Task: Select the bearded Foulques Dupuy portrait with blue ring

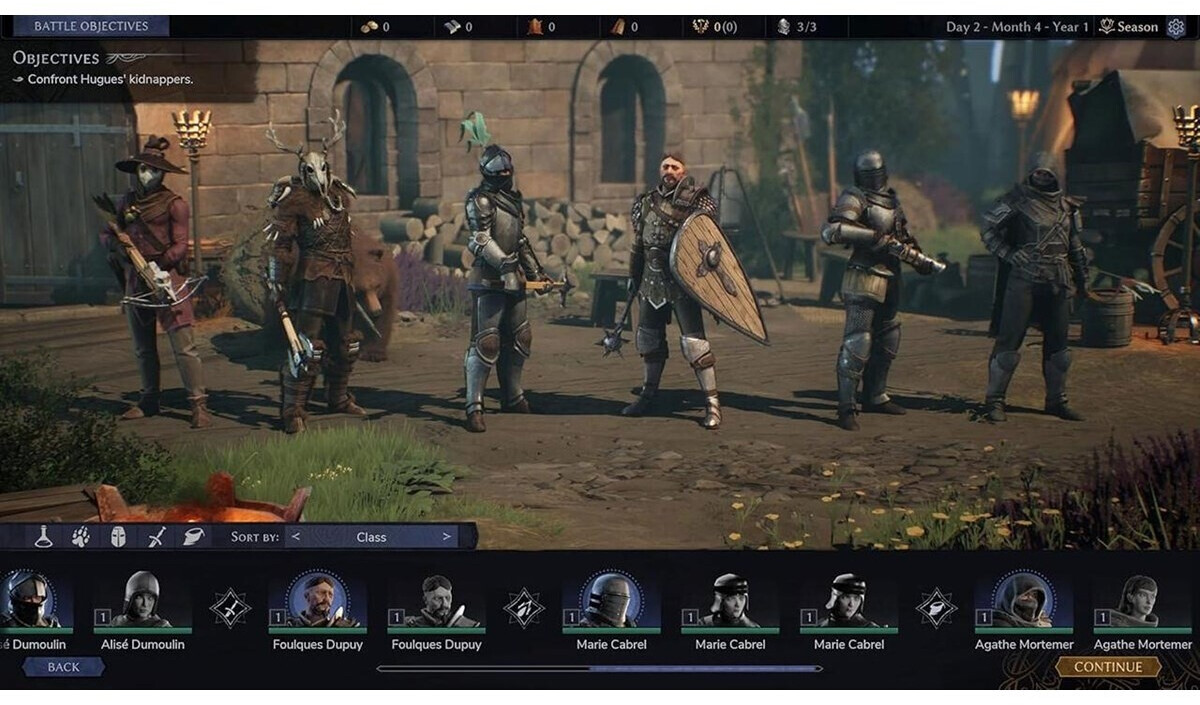Action: 317,600
